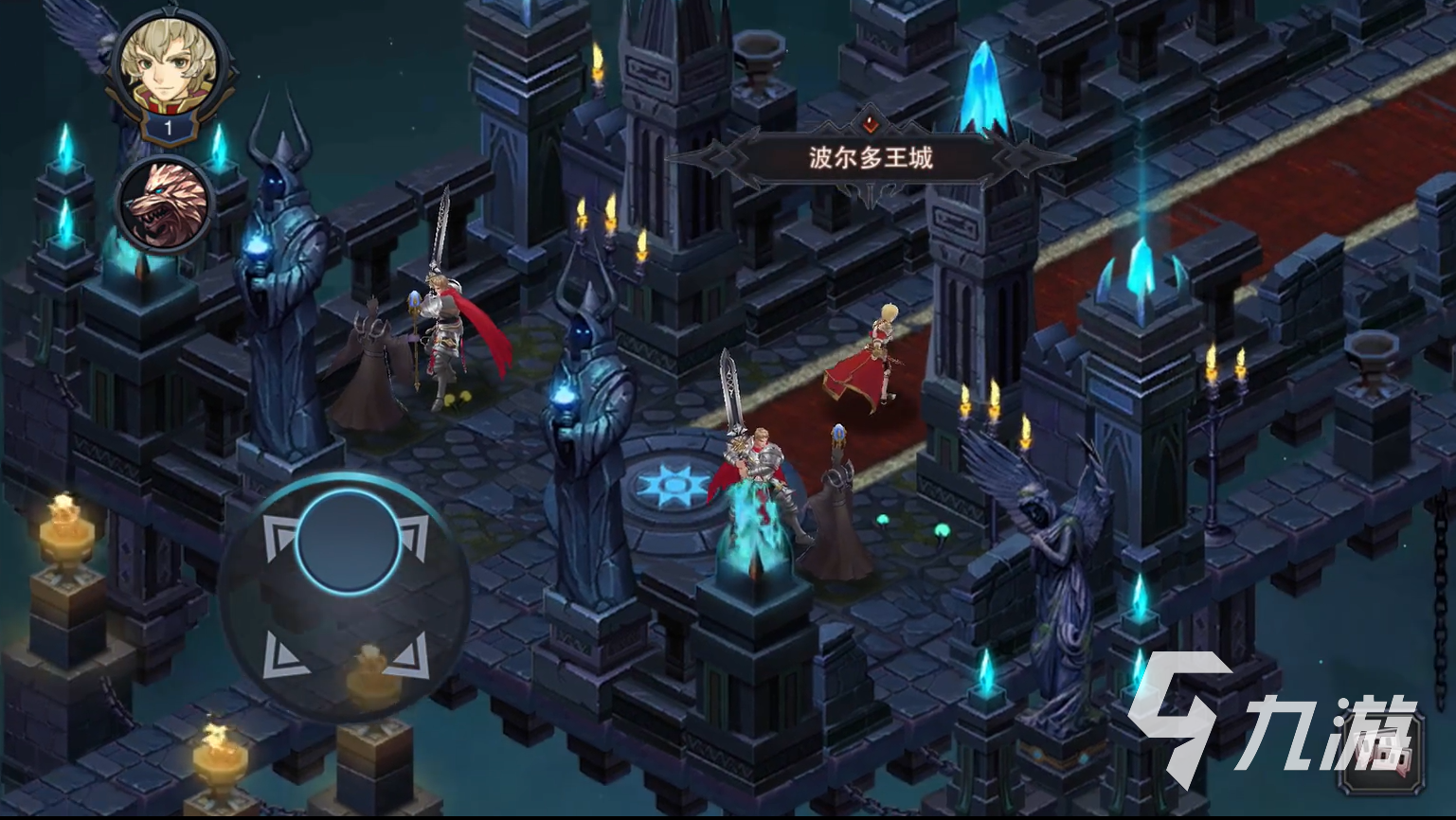Click the 波尔多王城 location banner
The height and width of the screenshot is (820, 1456).
coord(871,157)
